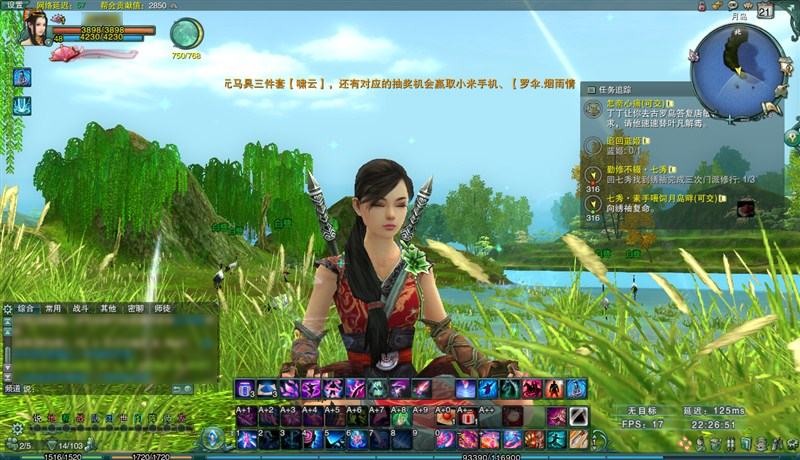Open the calendar icon showing 21
Viewport: 800px width, 460px height.
coord(765,12)
